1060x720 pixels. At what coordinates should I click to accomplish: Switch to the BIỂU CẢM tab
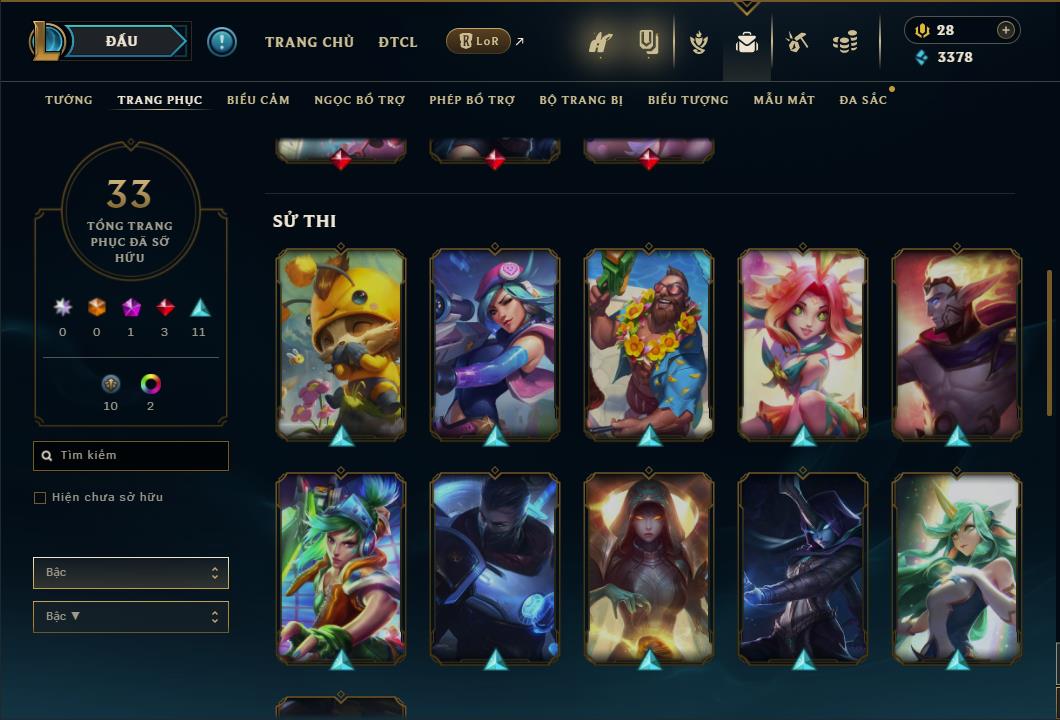click(x=258, y=100)
